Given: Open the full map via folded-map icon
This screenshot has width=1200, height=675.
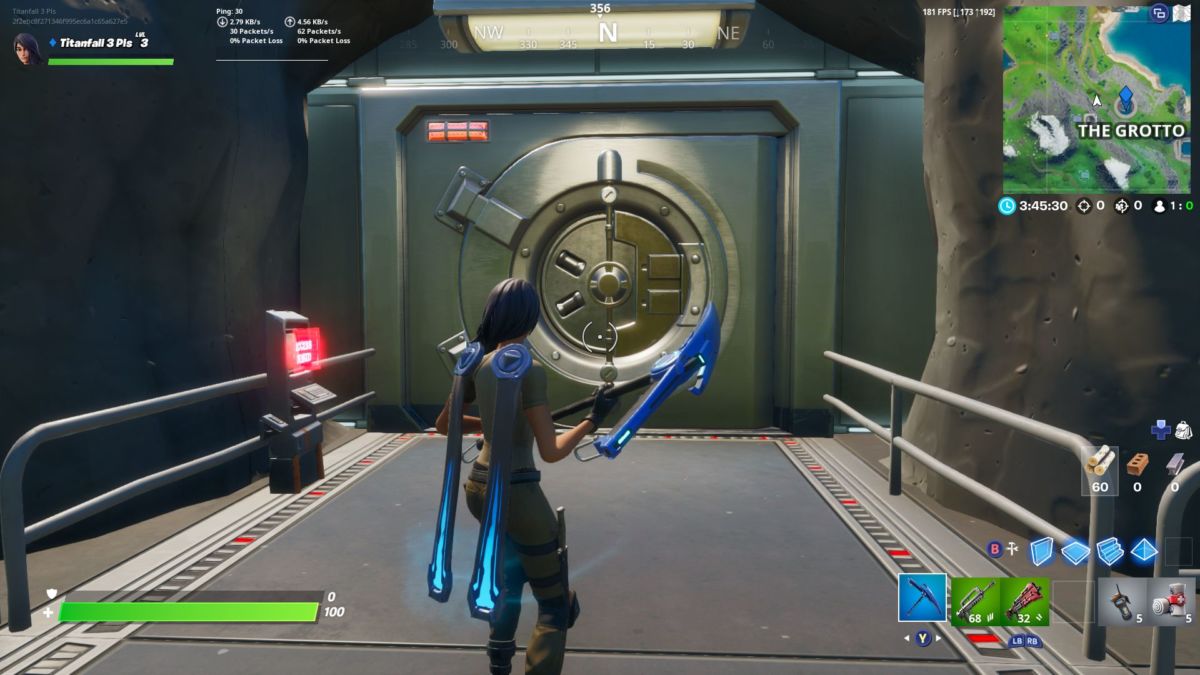Looking at the screenshot, I should [x=1181, y=13].
